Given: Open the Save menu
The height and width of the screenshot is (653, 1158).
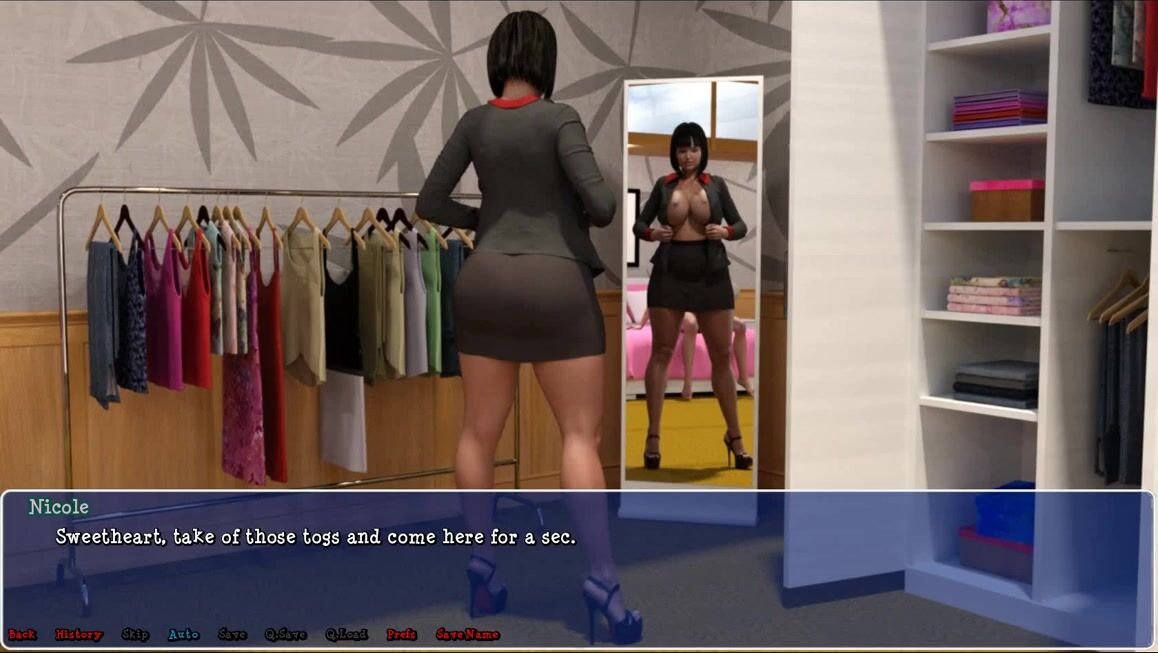Looking at the screenshot, I should [232, 634].
